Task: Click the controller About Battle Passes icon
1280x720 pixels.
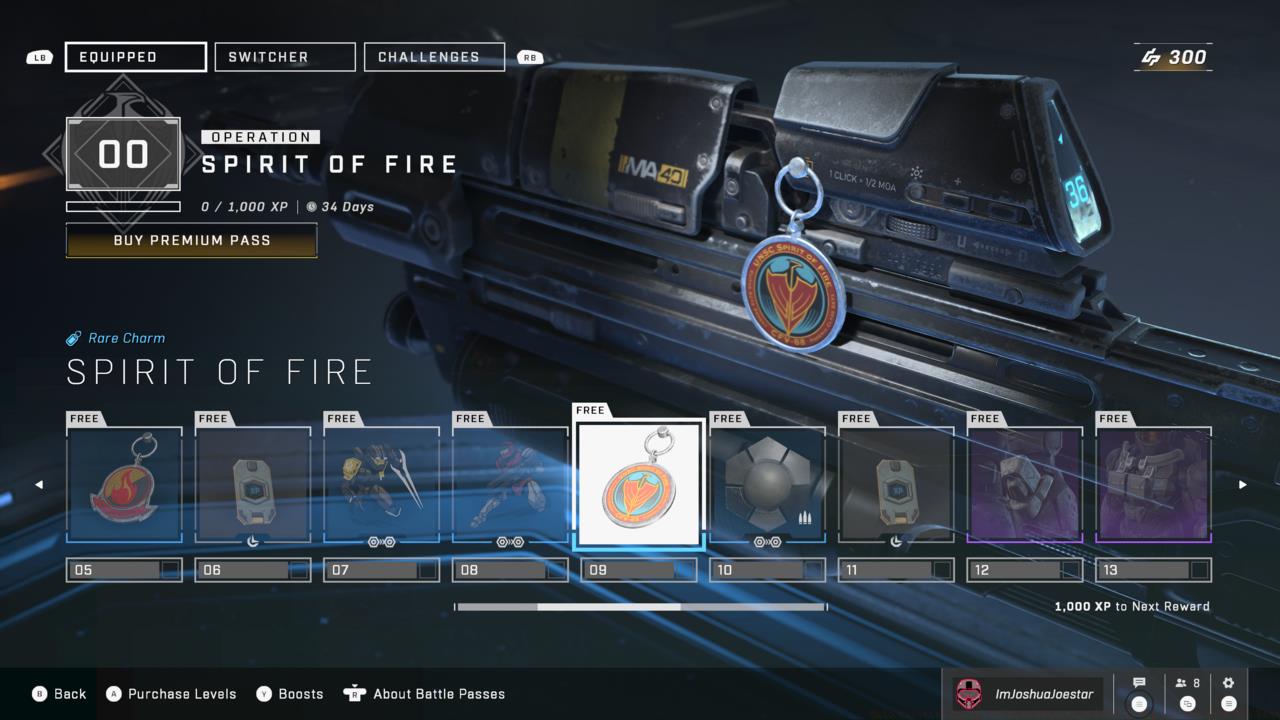Action: coord(355,693)
